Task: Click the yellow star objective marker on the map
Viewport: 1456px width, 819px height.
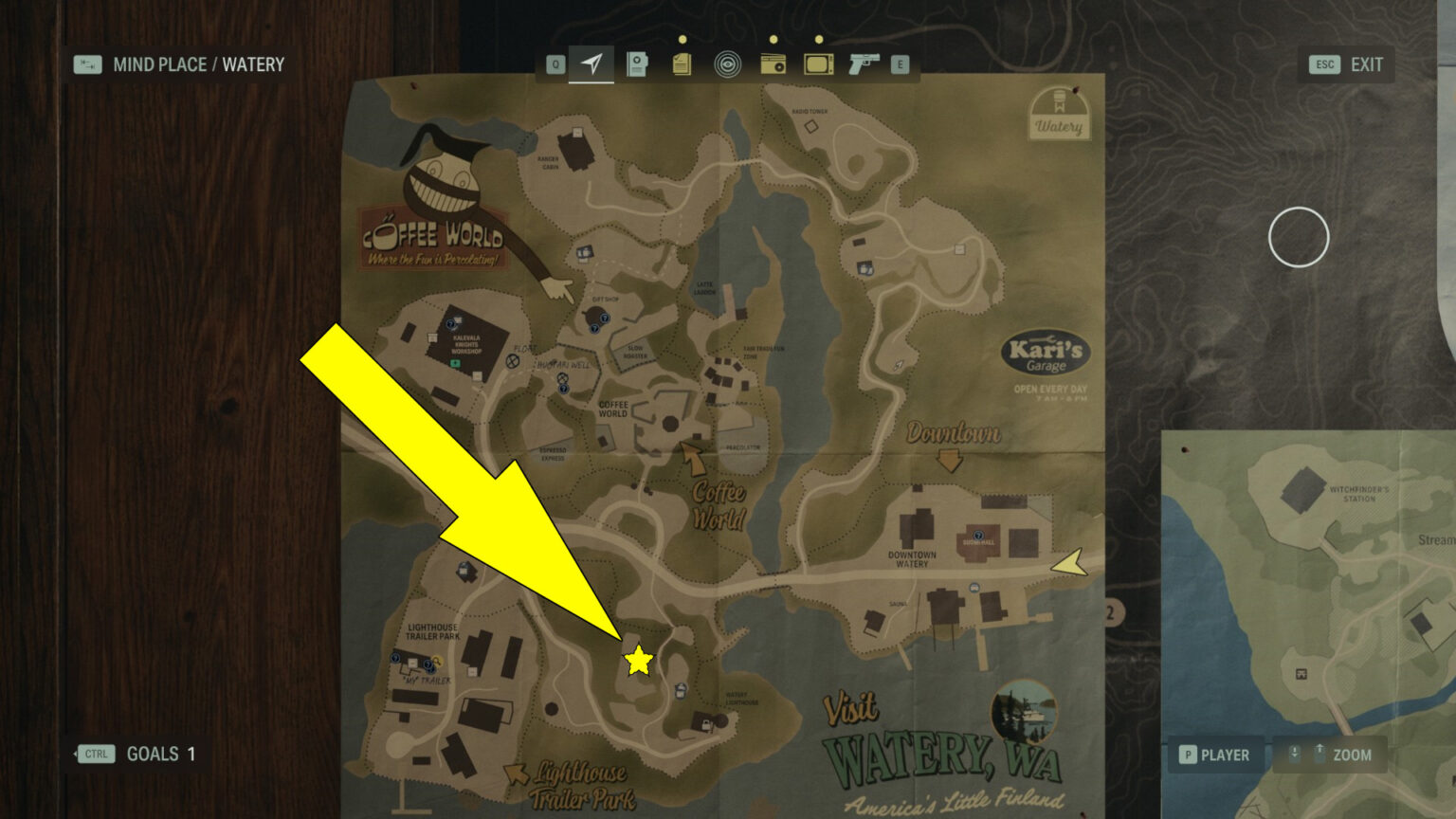Action: [x=637, y=661]
